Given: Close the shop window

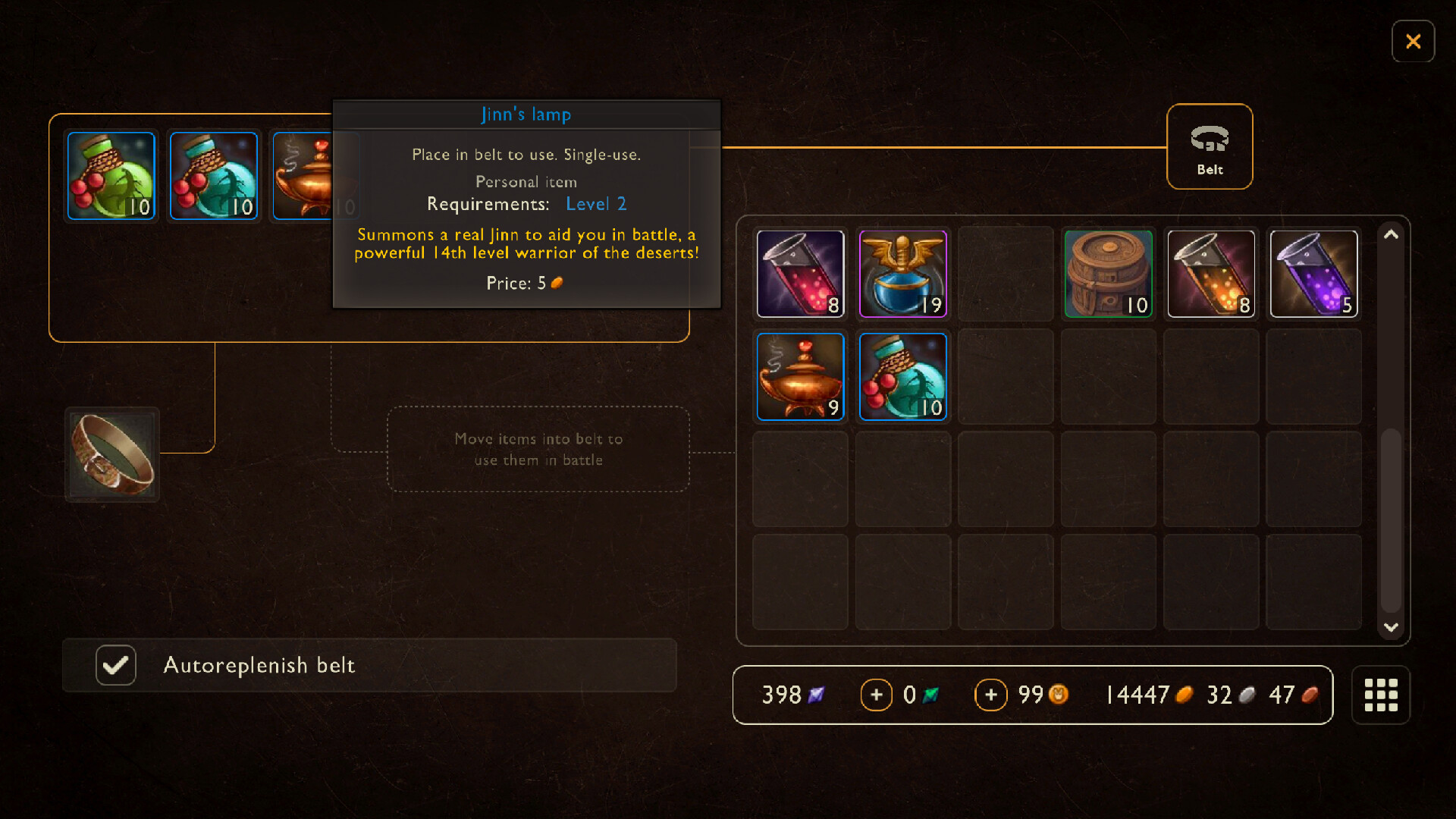Looking at the screenshot, I should [x=1414, y=42].
